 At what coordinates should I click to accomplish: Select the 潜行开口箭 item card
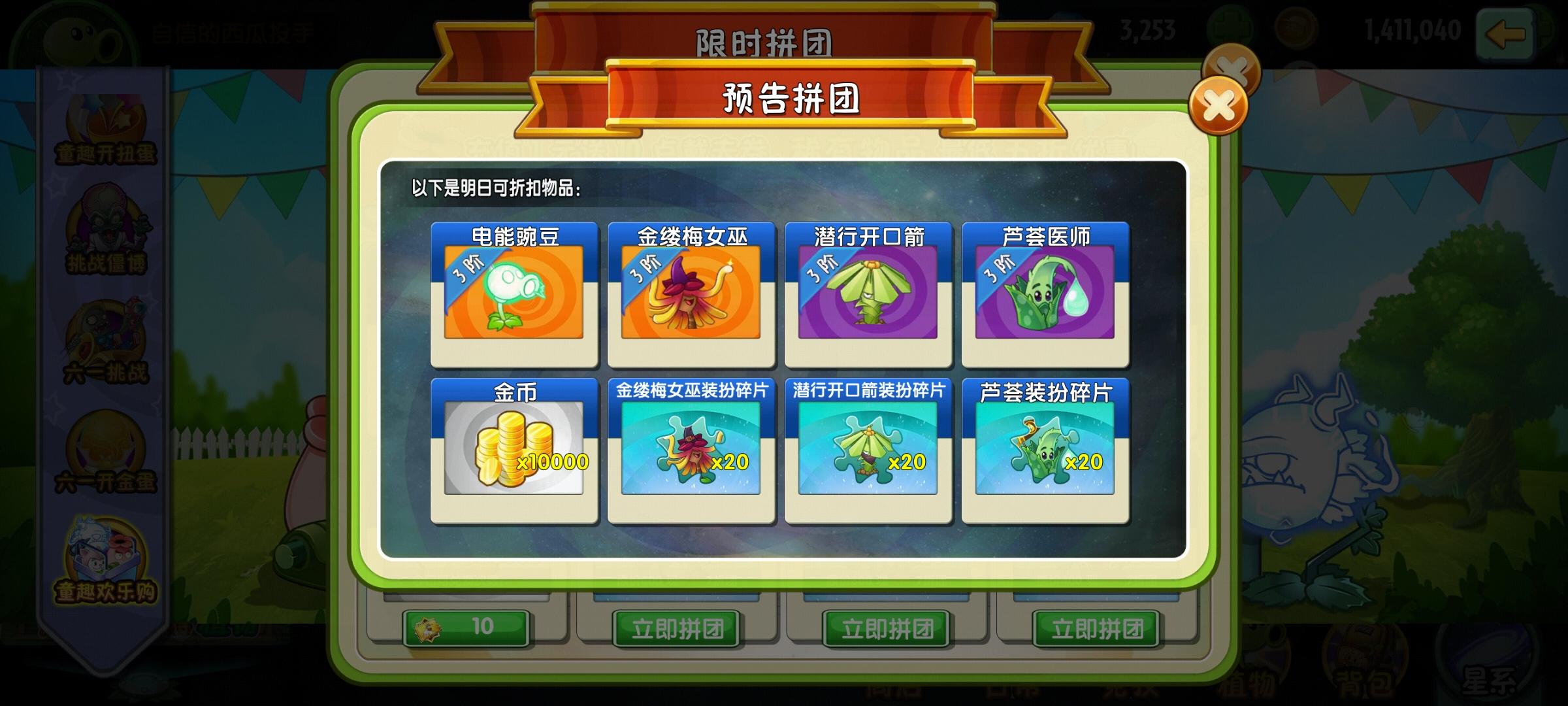pyautogui.click(x=868, y=294)
